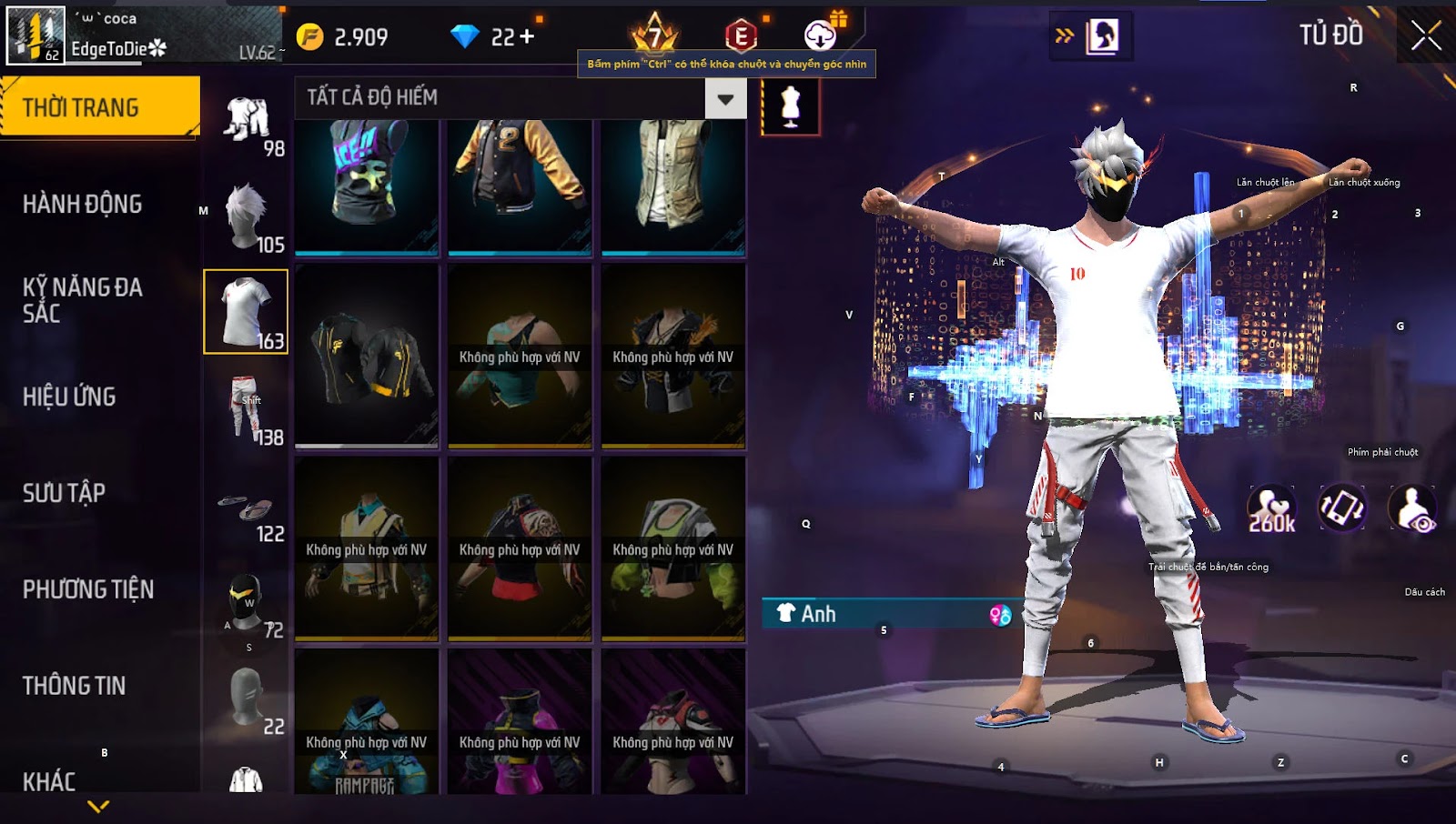The width and height of the screenshot is (1456, 824).
Task: Open the Thời Trang fashion tab
Action: [x=100, y=107]
